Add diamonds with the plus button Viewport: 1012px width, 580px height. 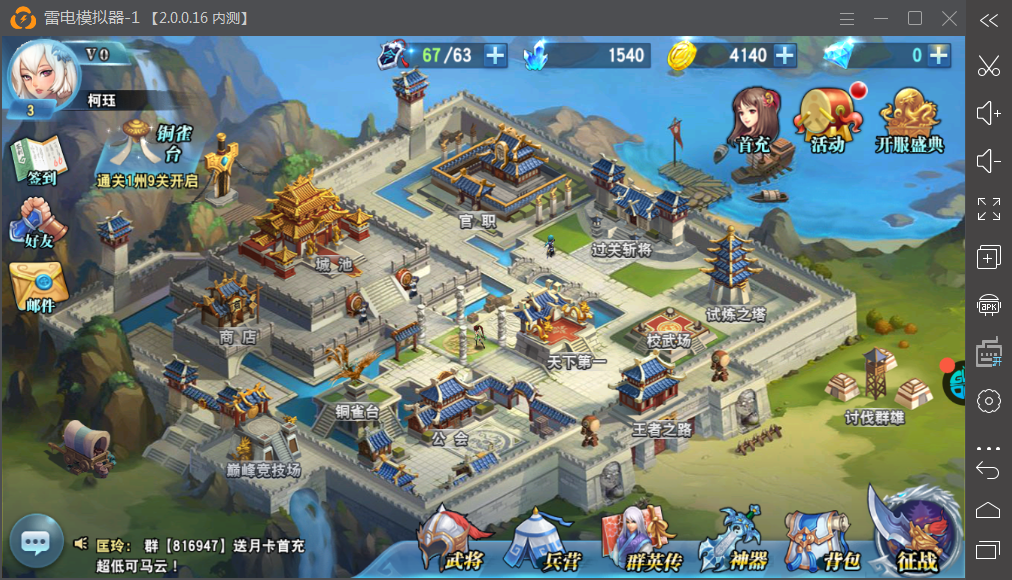[x=938, y=55]
